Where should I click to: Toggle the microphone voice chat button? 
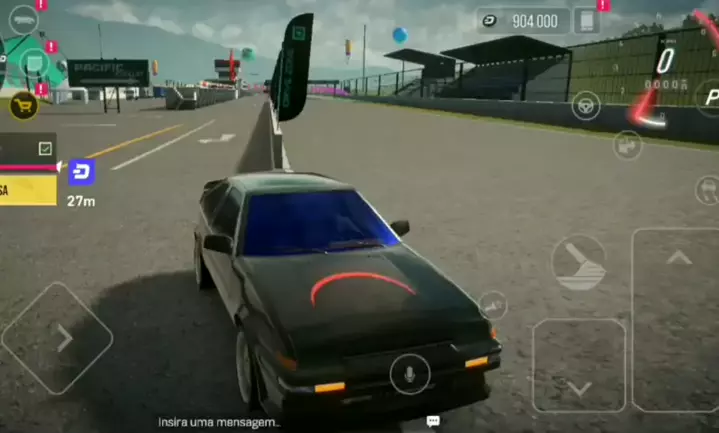(409, 374)
